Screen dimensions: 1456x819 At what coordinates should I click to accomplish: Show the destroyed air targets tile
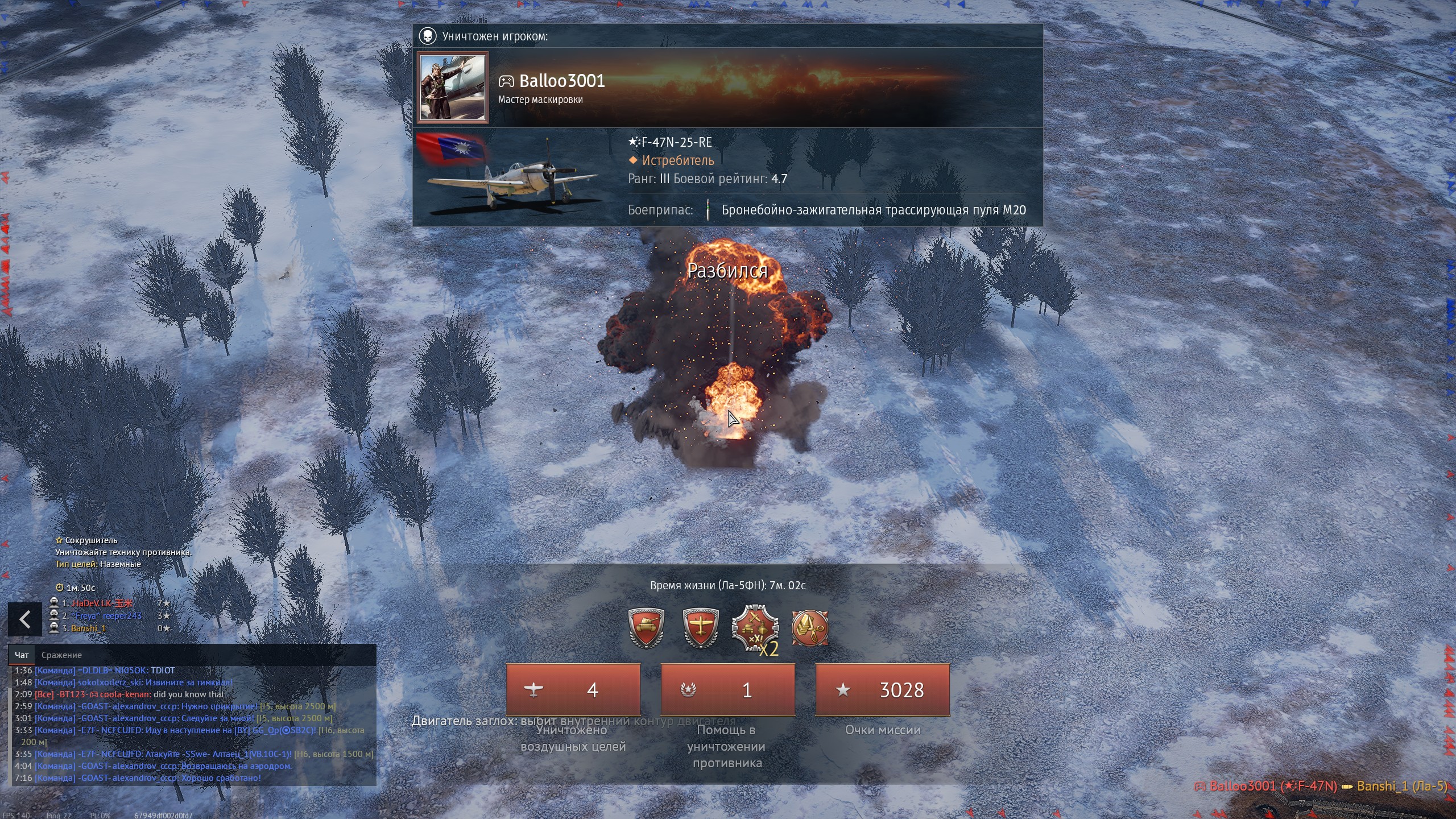pos(573,690)
